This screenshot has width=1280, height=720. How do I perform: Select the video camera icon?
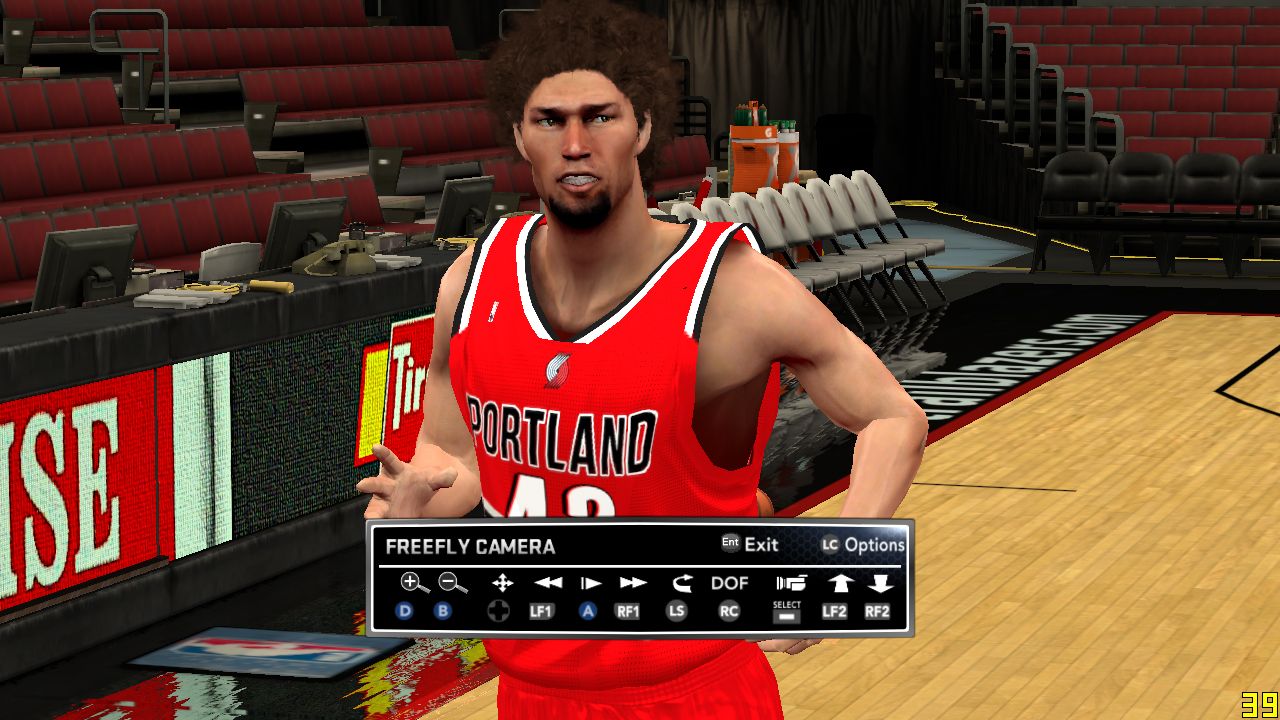[790, 583]
